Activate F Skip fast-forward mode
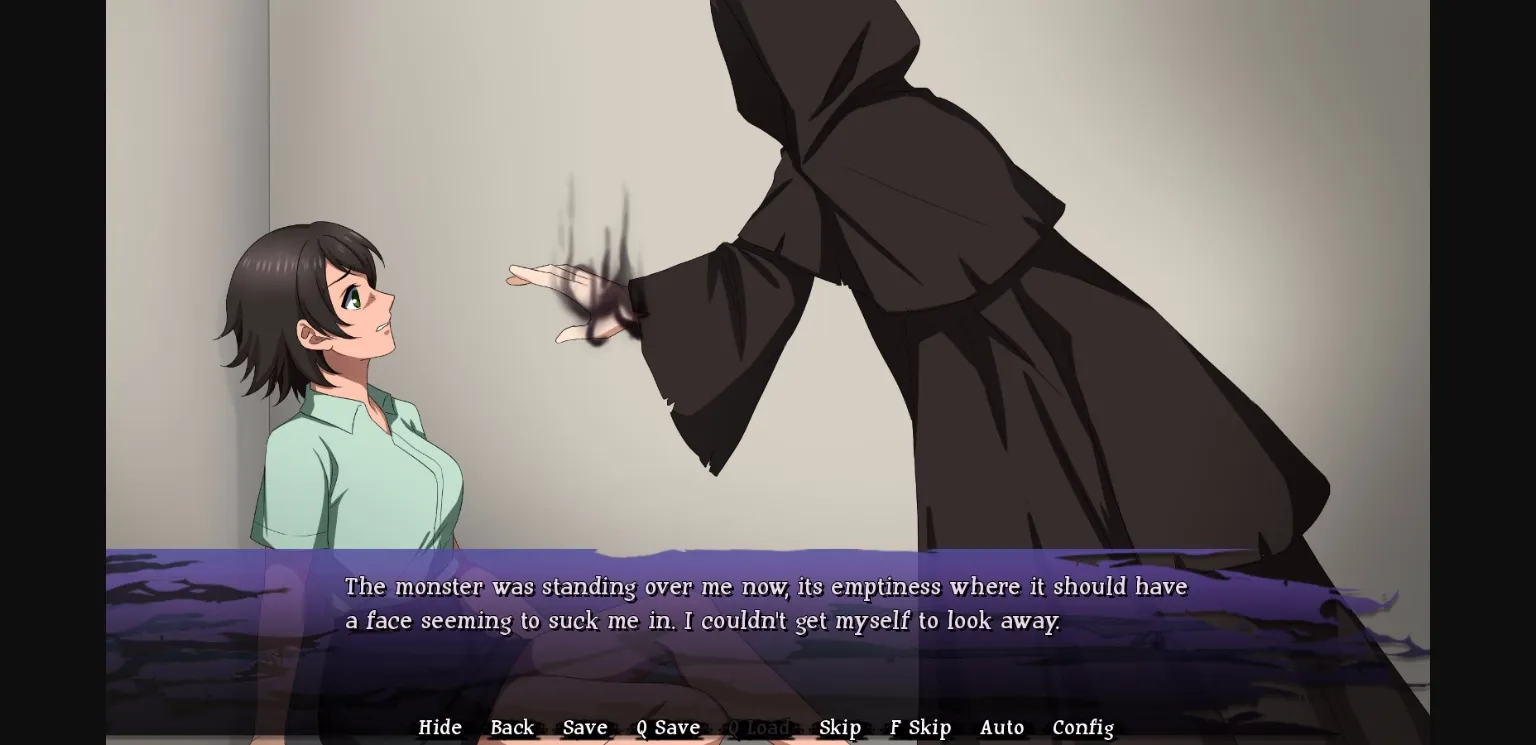Image resolution: width=1536 pixels, height=745 pixels. click(919, 727)
